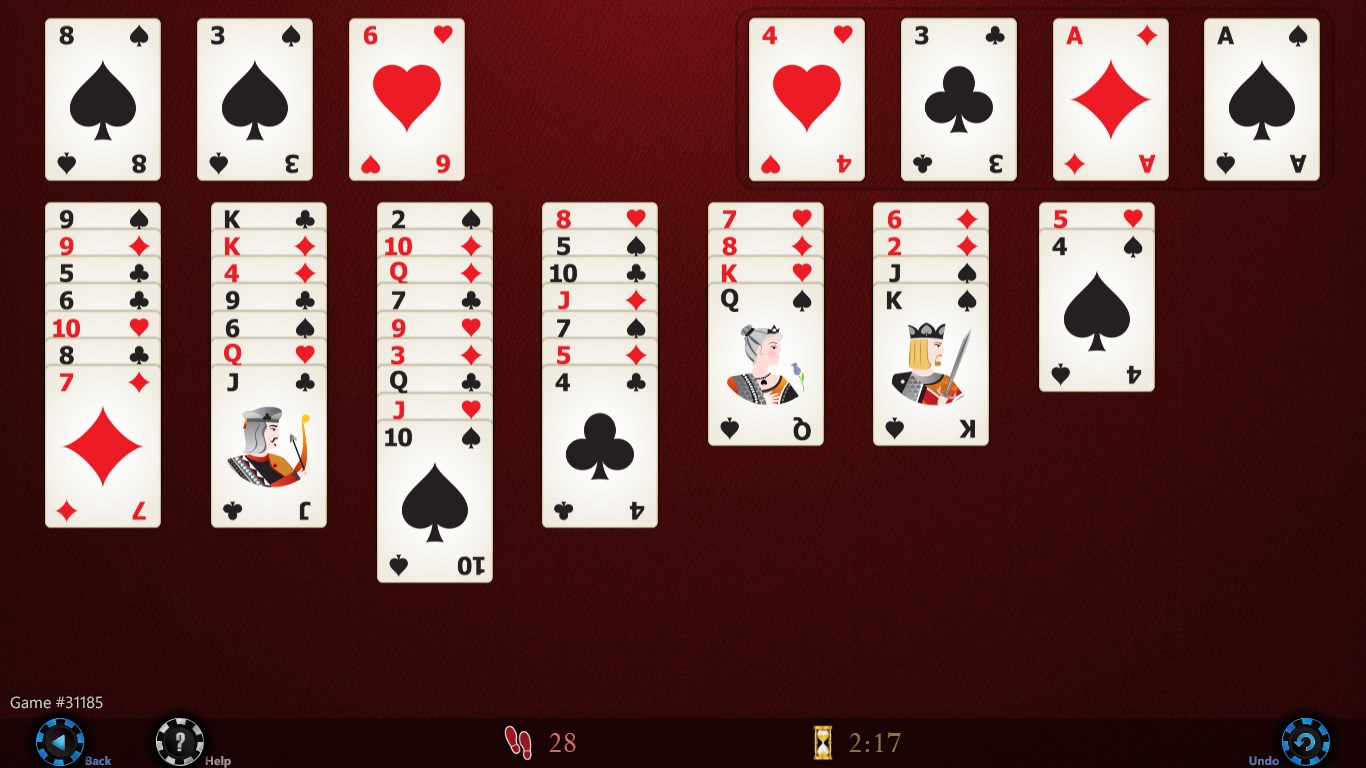Click the 6 of hearts free cell card
This screenshot has height=768, width=1366.
click(406, 97)
